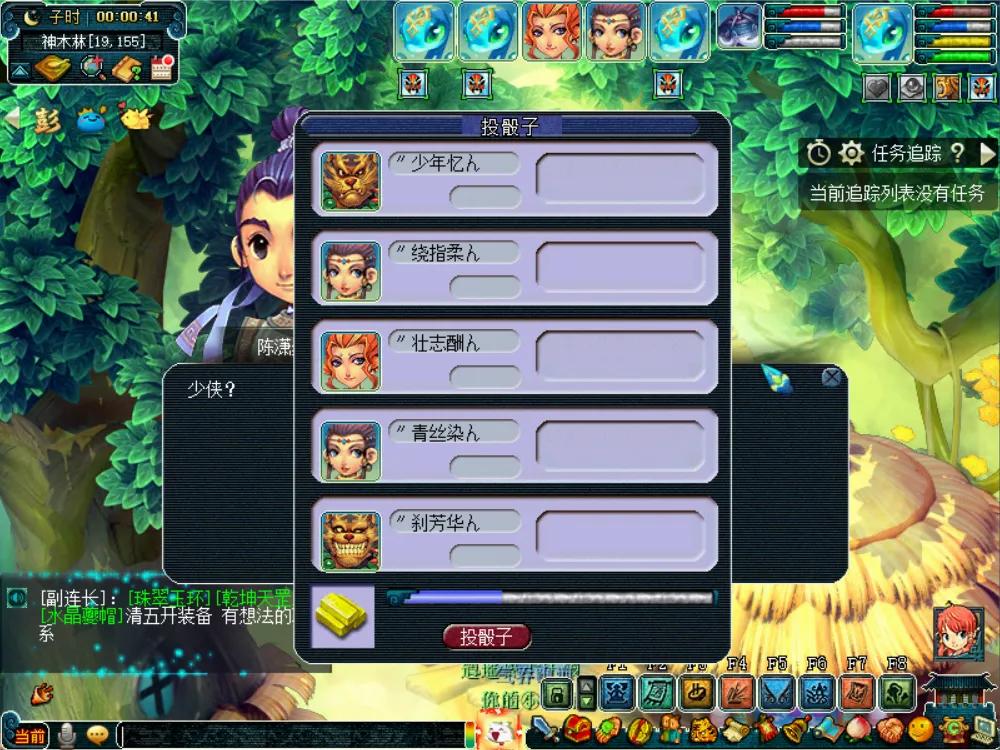1000x750 pixels.
Task: Open quest tracker gear settings
Action: [851, 153]
